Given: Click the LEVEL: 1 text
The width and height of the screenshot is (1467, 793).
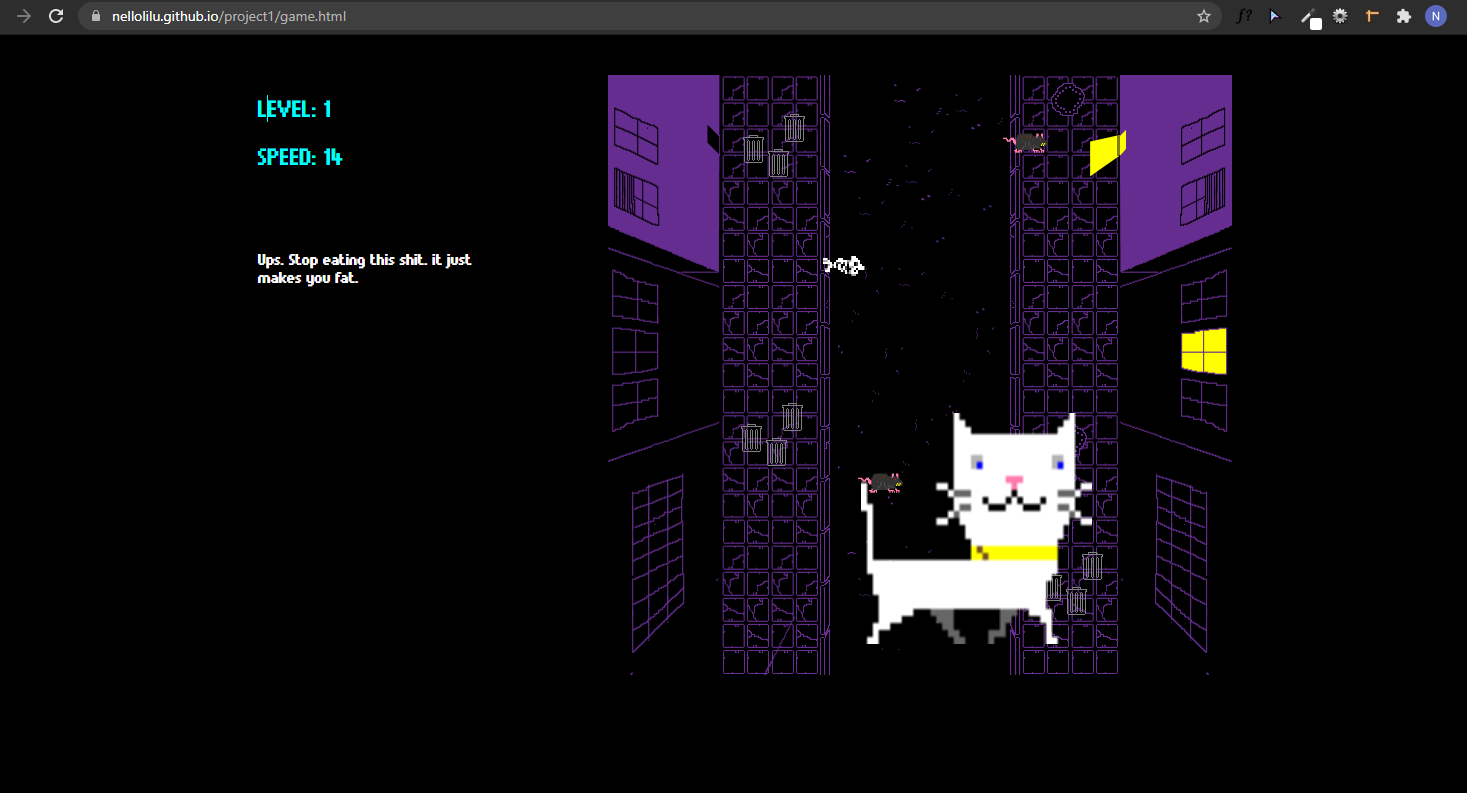Looking at the screenshot, I should pos(294,109).
